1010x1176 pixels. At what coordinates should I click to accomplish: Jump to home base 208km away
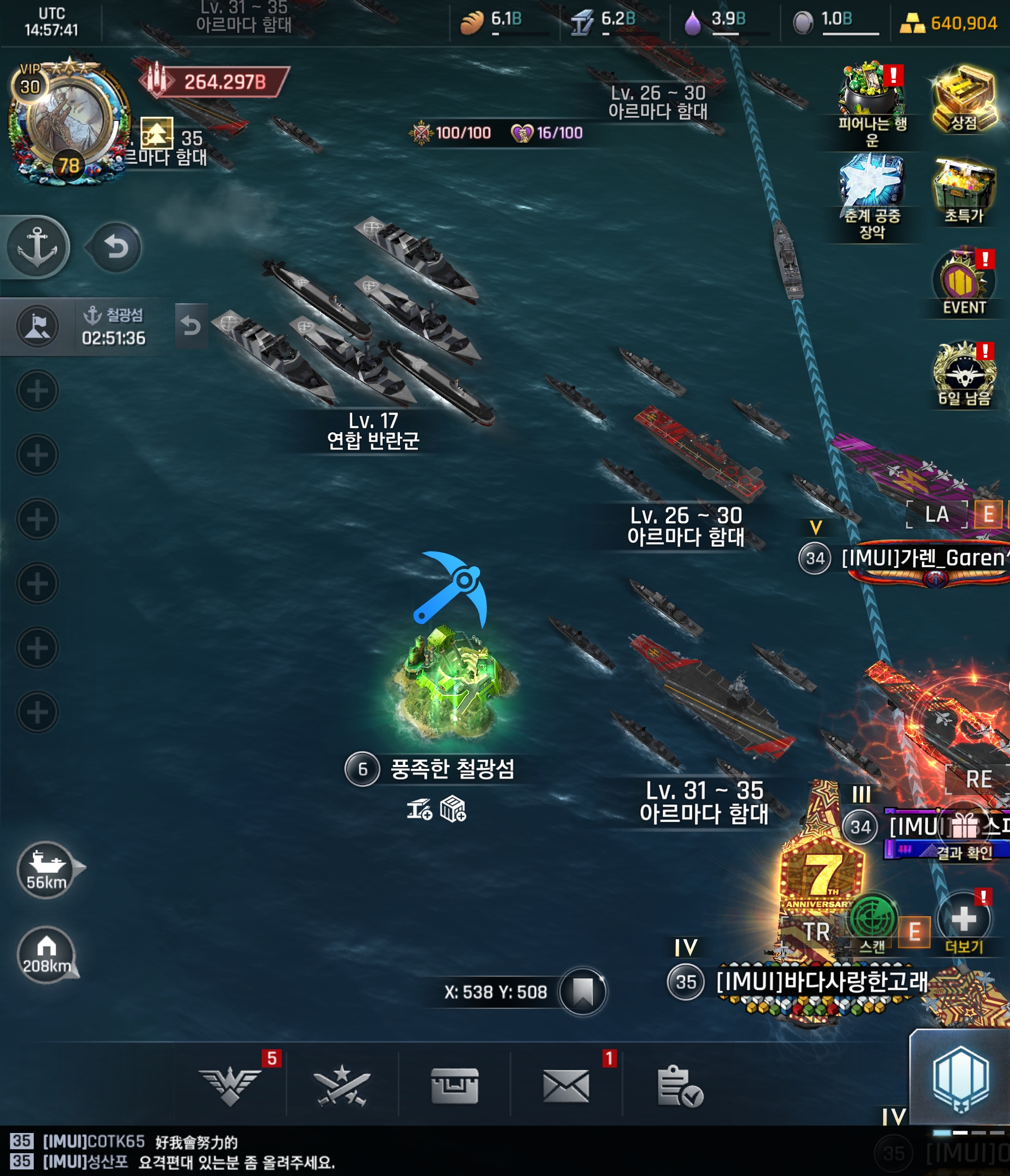pos(47,954)
